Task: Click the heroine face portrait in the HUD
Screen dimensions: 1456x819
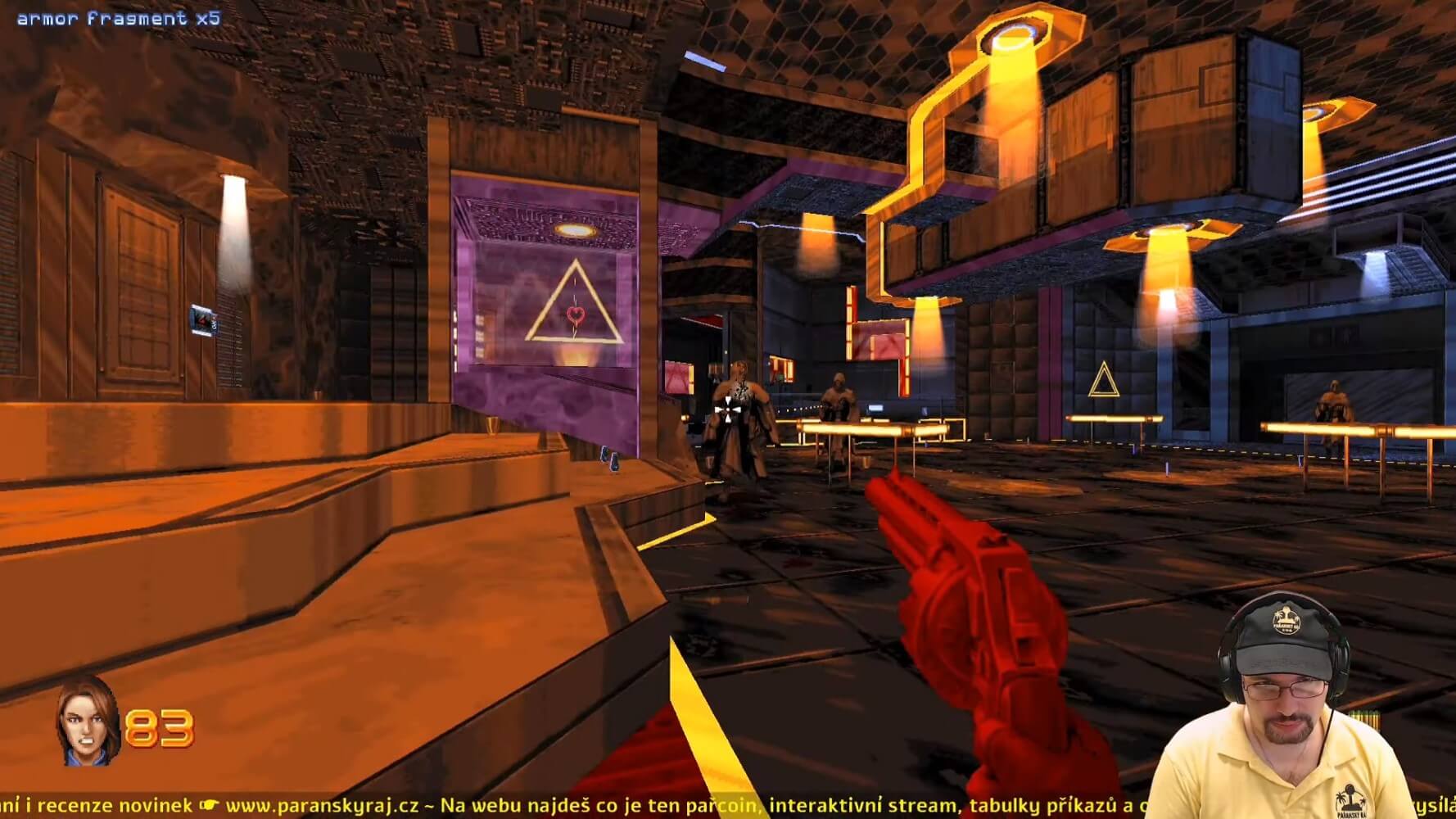Action: [88, 723]
